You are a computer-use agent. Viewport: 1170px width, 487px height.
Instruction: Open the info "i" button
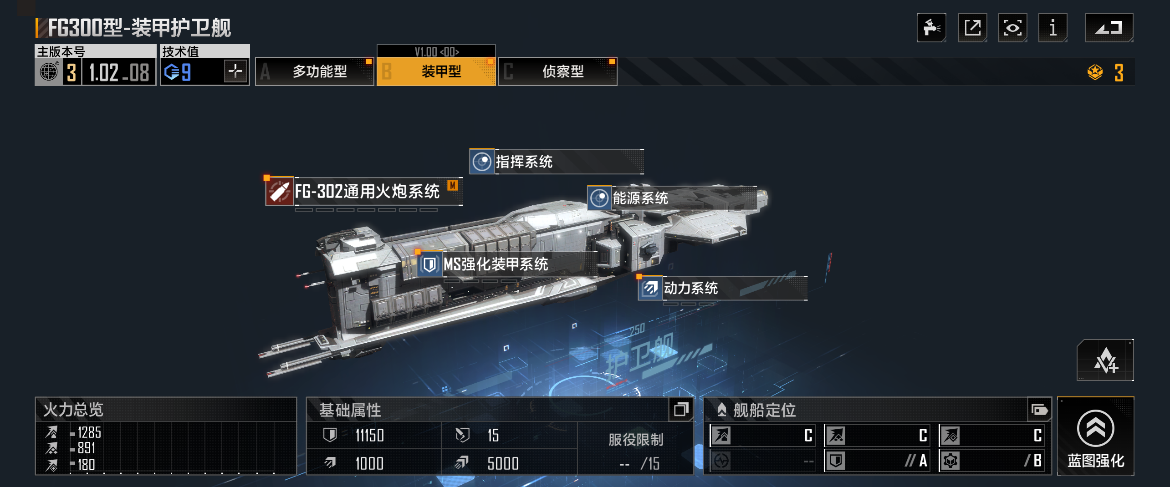pyautogui.click(x=1052, y=28)
